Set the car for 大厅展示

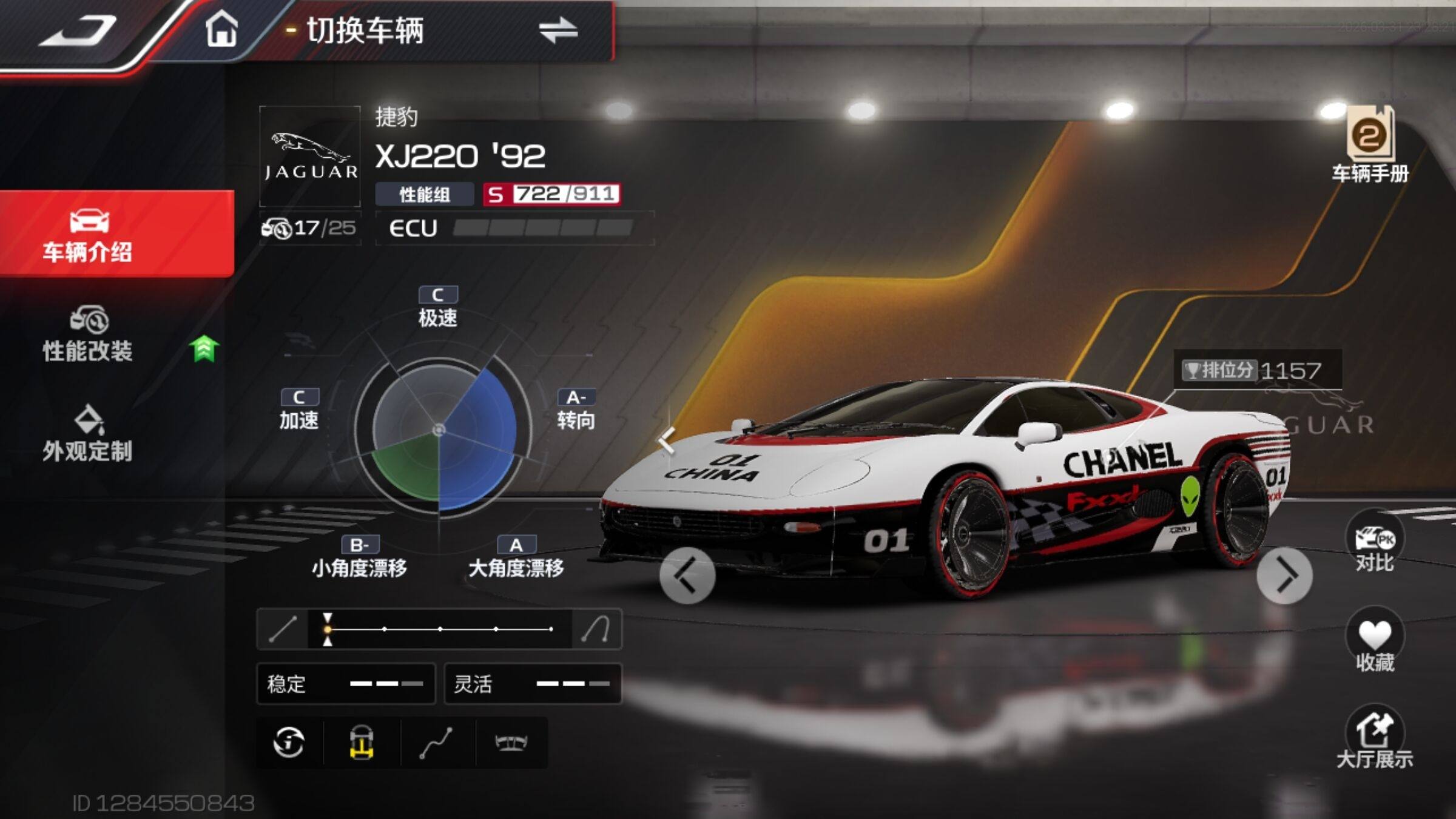pos(1374,741)
